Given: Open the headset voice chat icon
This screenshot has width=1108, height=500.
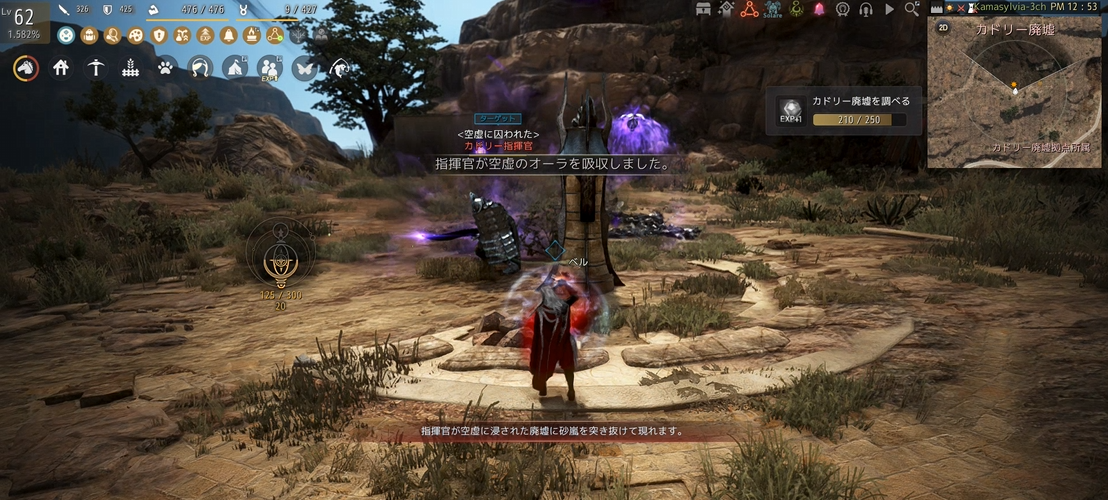Looking at the screenshot, I should [865, 9].
